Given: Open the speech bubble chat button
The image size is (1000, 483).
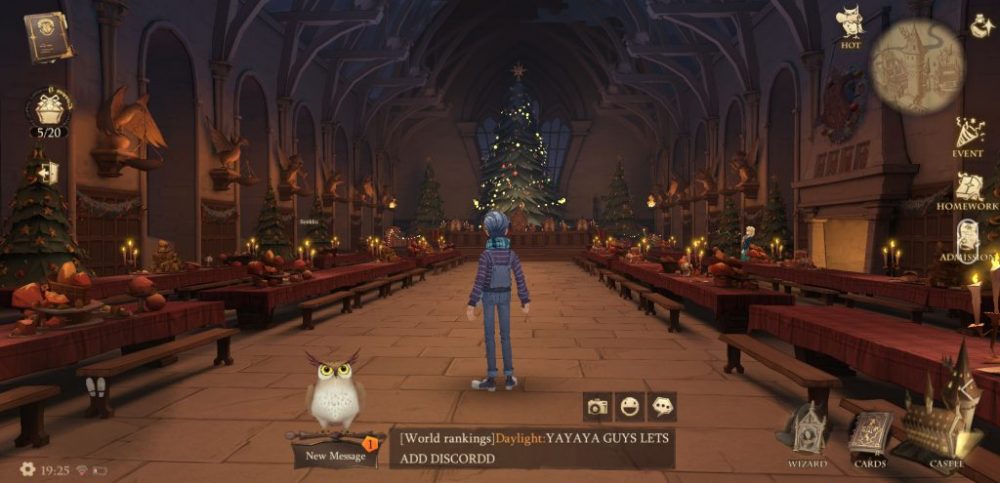Looking at the screenshot, I should point(662,406).
